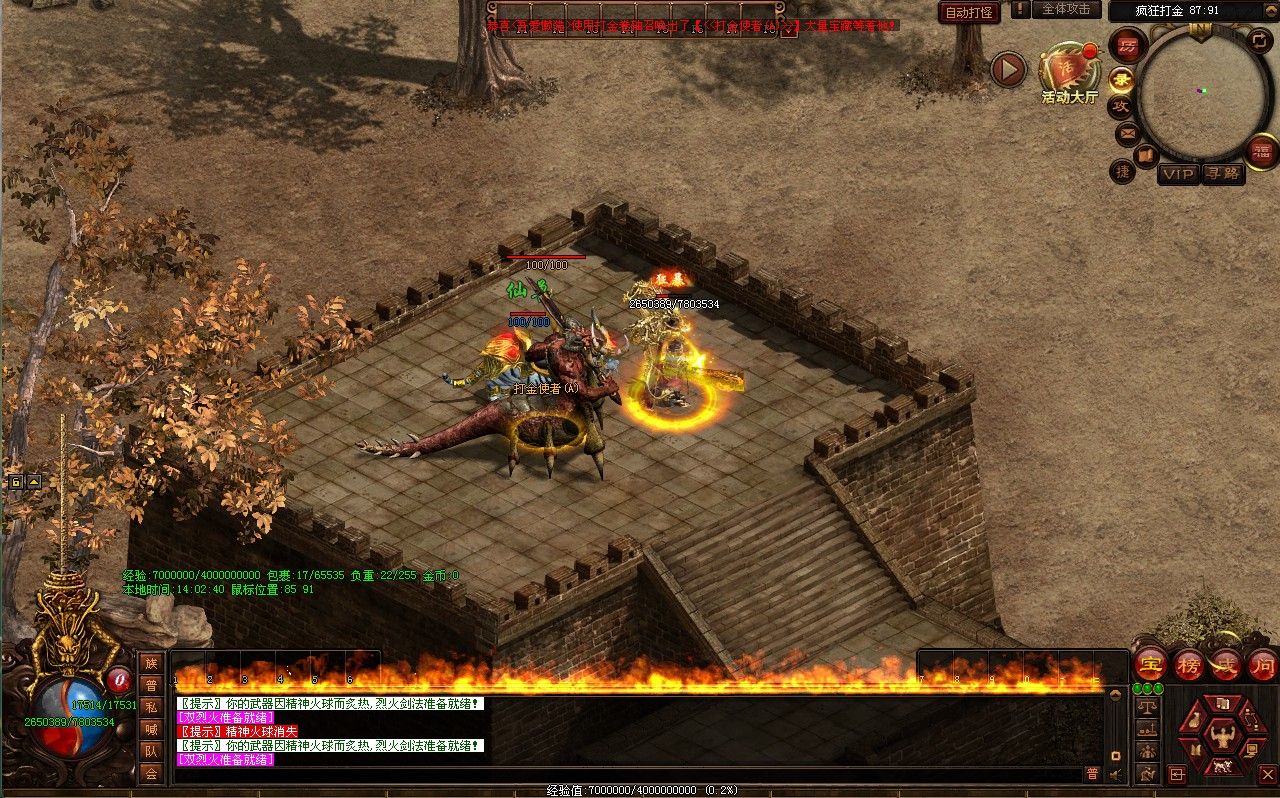
Task: Switch to 族 clan chat channel
Action: point(151,663)
